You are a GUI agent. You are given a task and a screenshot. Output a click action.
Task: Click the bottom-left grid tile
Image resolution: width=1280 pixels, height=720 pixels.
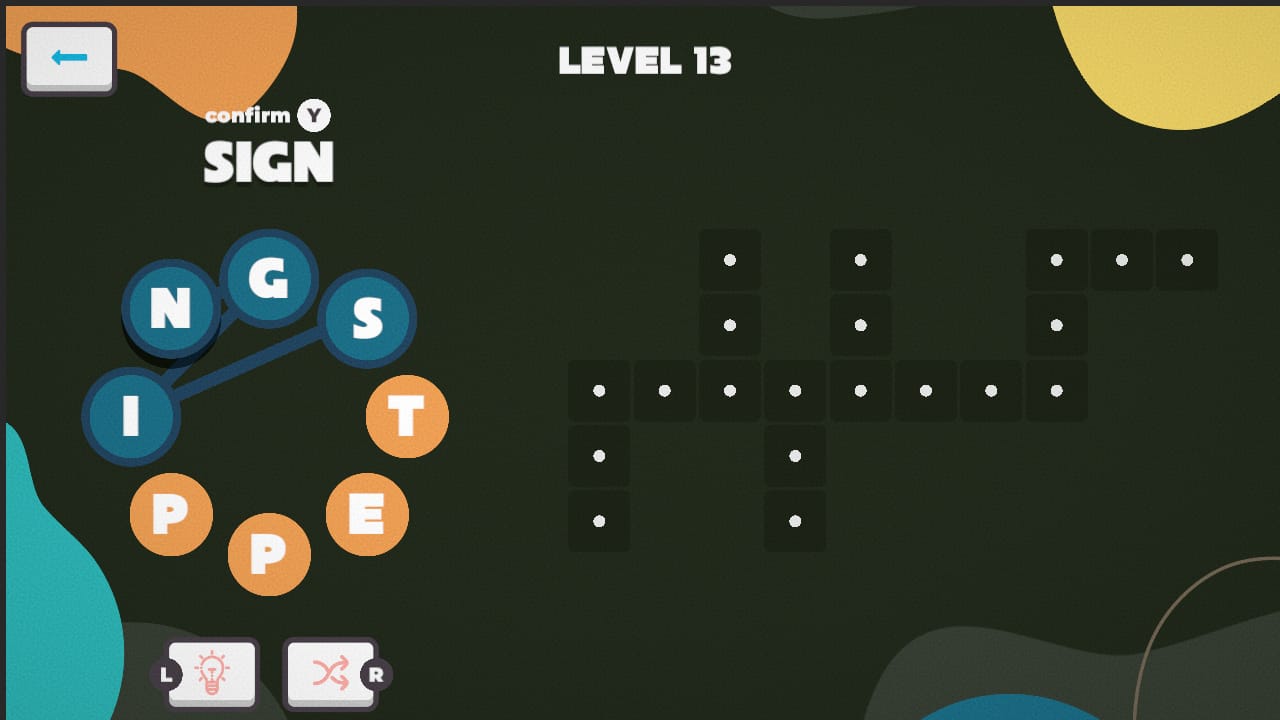point(599,520)
